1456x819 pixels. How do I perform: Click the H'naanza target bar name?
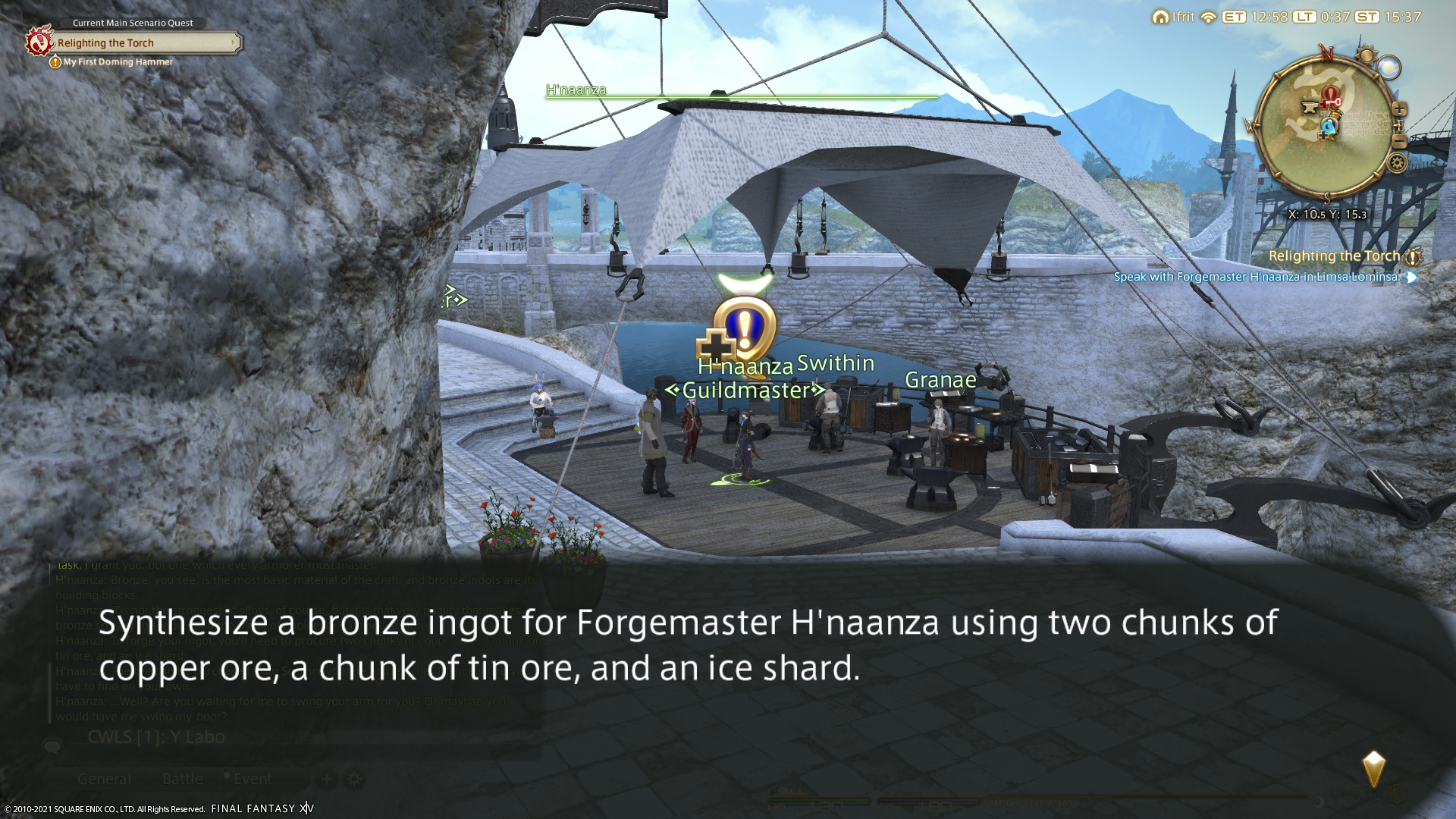click(x=576, y=90)
